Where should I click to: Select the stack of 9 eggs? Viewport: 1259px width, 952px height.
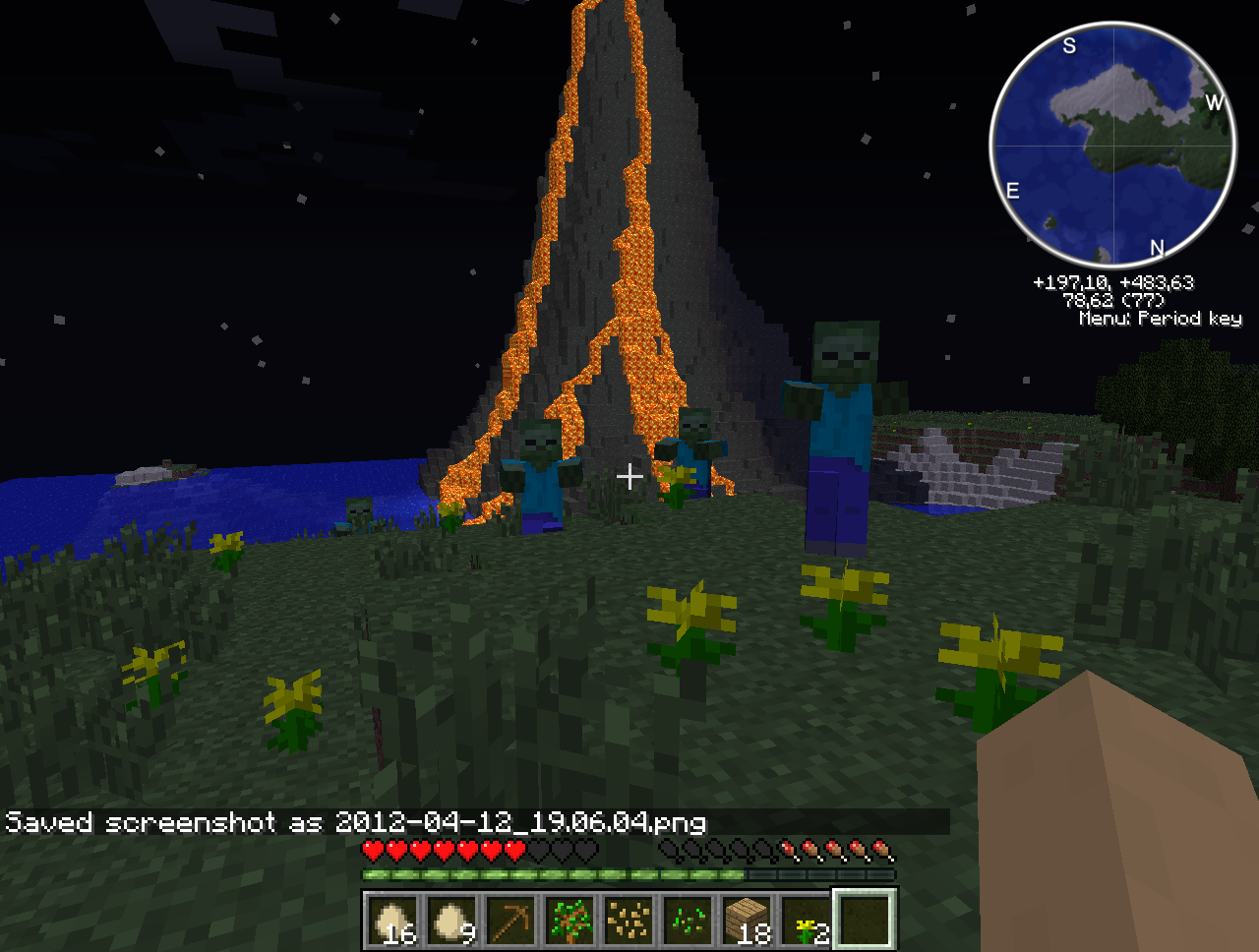(451, 921)
